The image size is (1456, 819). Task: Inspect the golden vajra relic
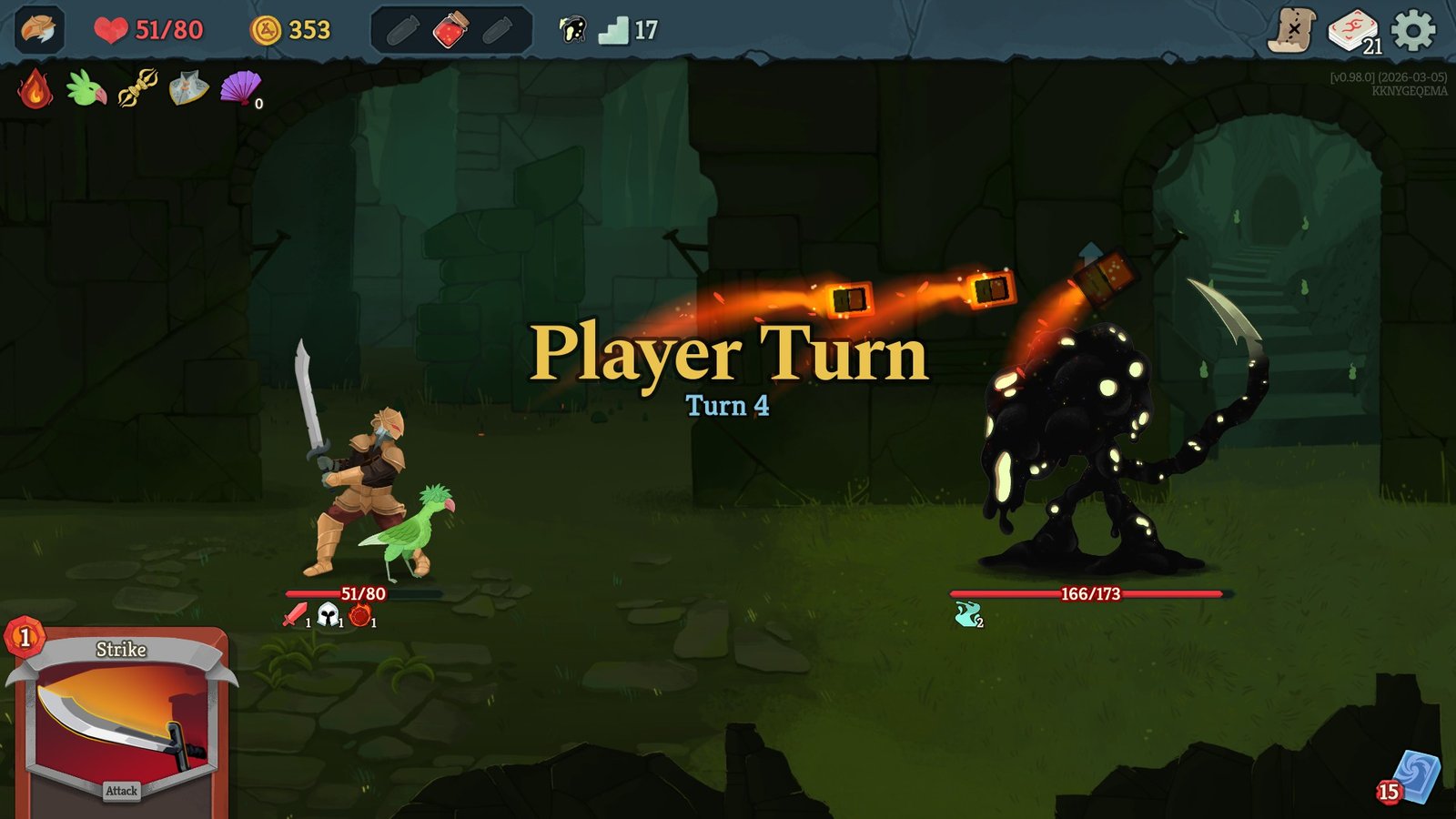coord(137,89)
